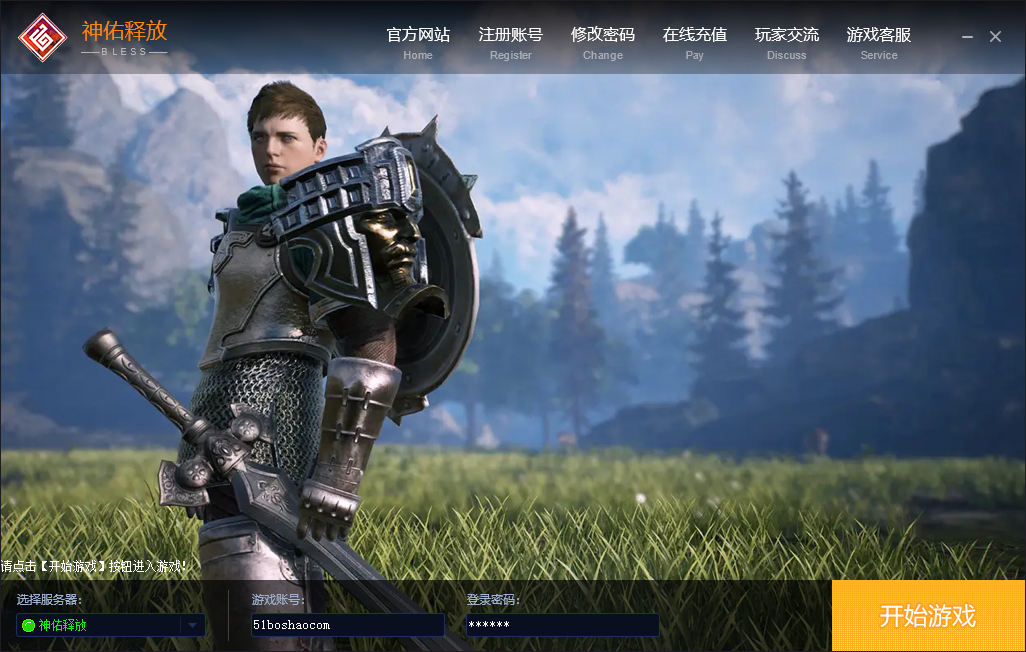Close the launcher window

[995, 37]
